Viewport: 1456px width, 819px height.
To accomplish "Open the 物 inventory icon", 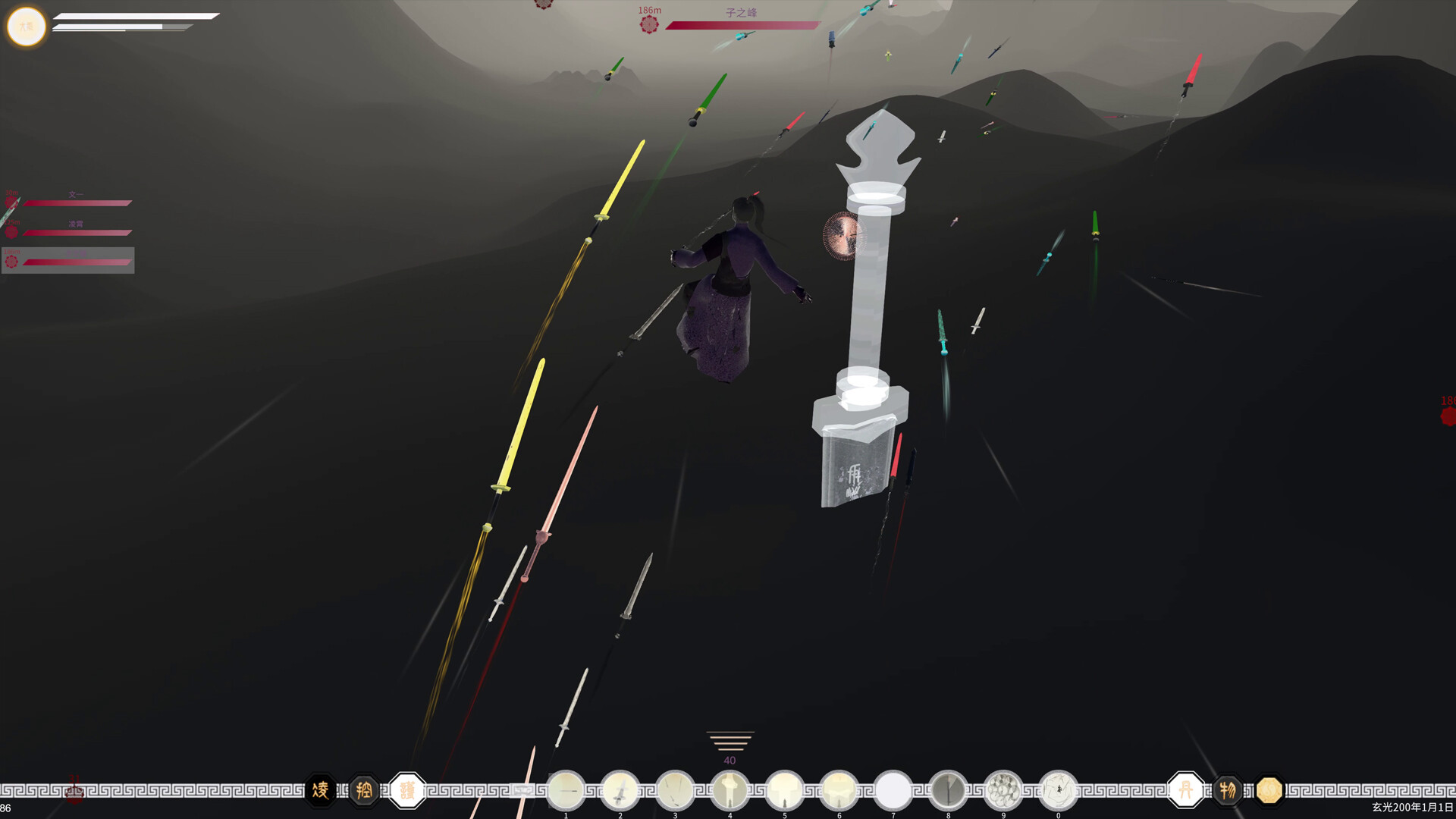I will click(1228, 789).
